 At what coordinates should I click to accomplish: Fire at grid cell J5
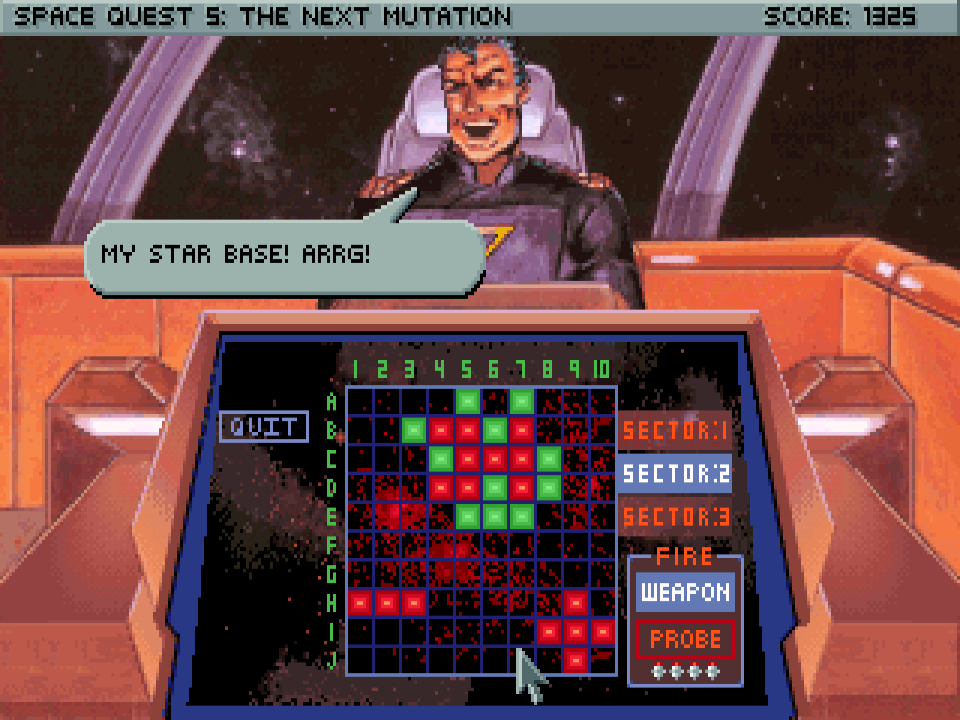click(x=468, y=660)
